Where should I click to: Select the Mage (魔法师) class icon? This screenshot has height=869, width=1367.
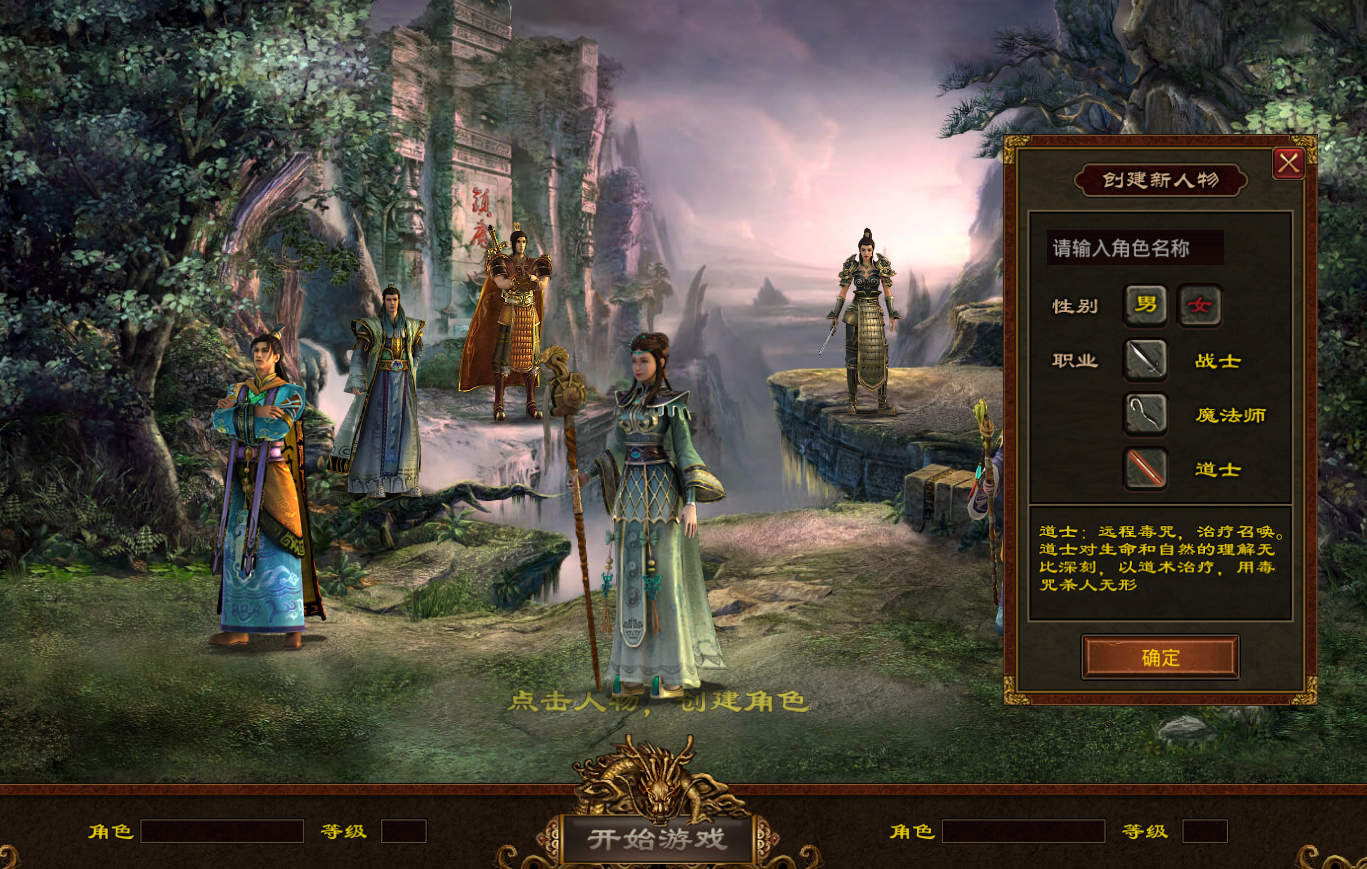1146,414
